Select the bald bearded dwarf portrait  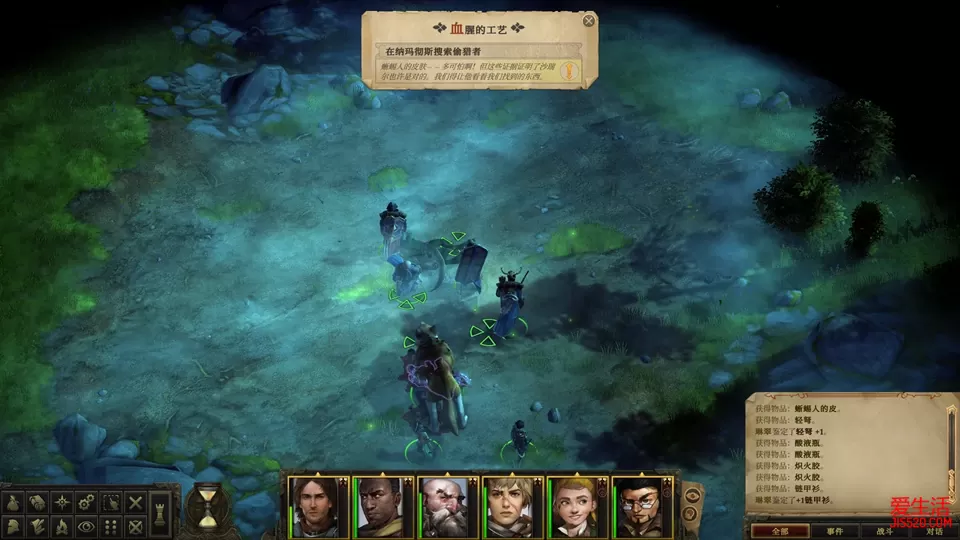pos(446,506)
